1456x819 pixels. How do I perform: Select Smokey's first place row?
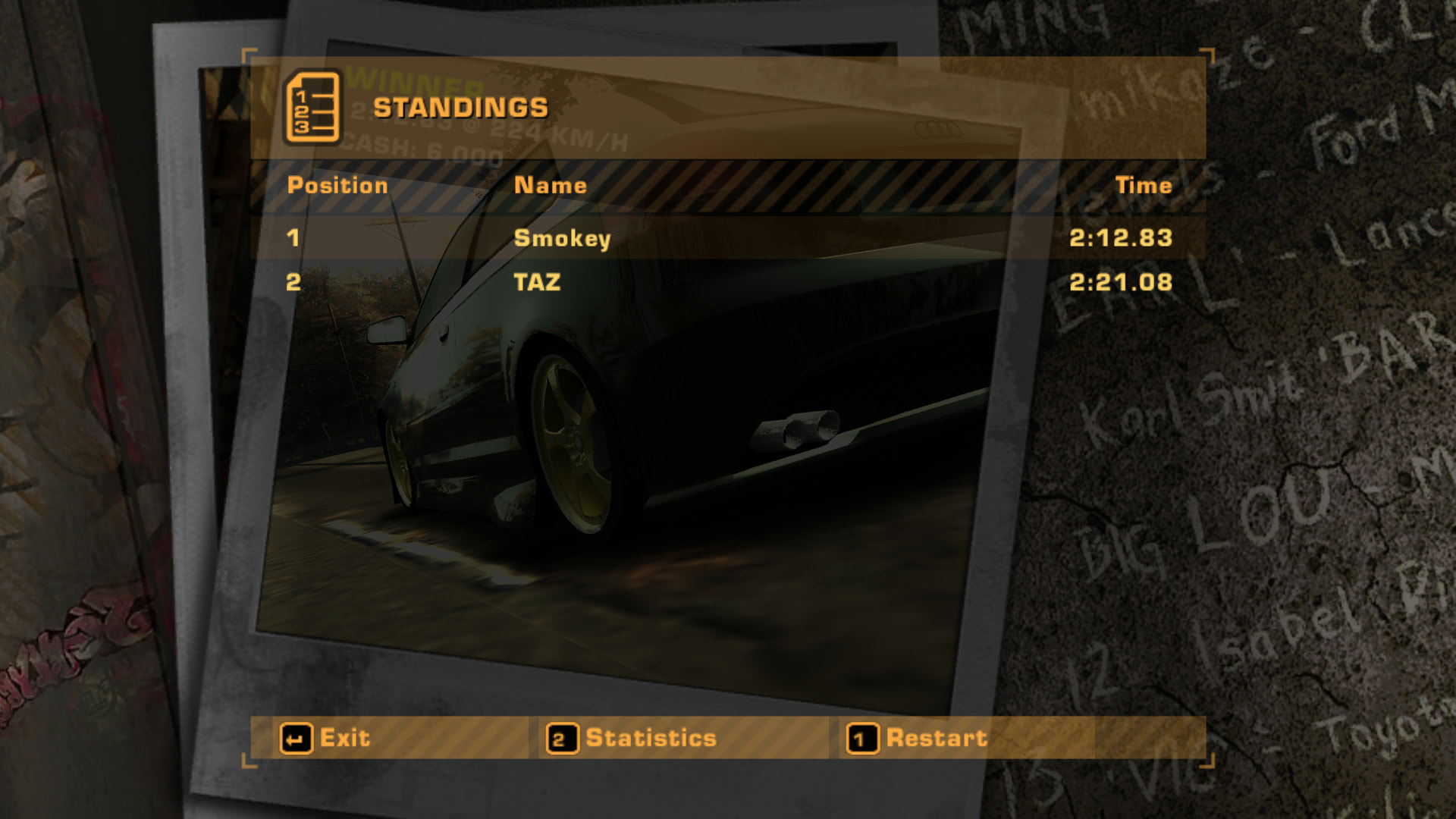coord(728,238)
